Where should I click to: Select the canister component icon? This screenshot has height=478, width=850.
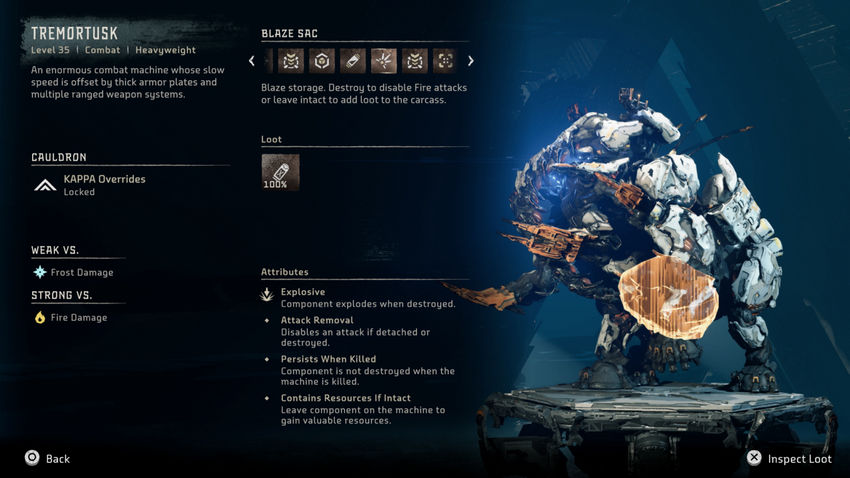[x=352, y=61]
